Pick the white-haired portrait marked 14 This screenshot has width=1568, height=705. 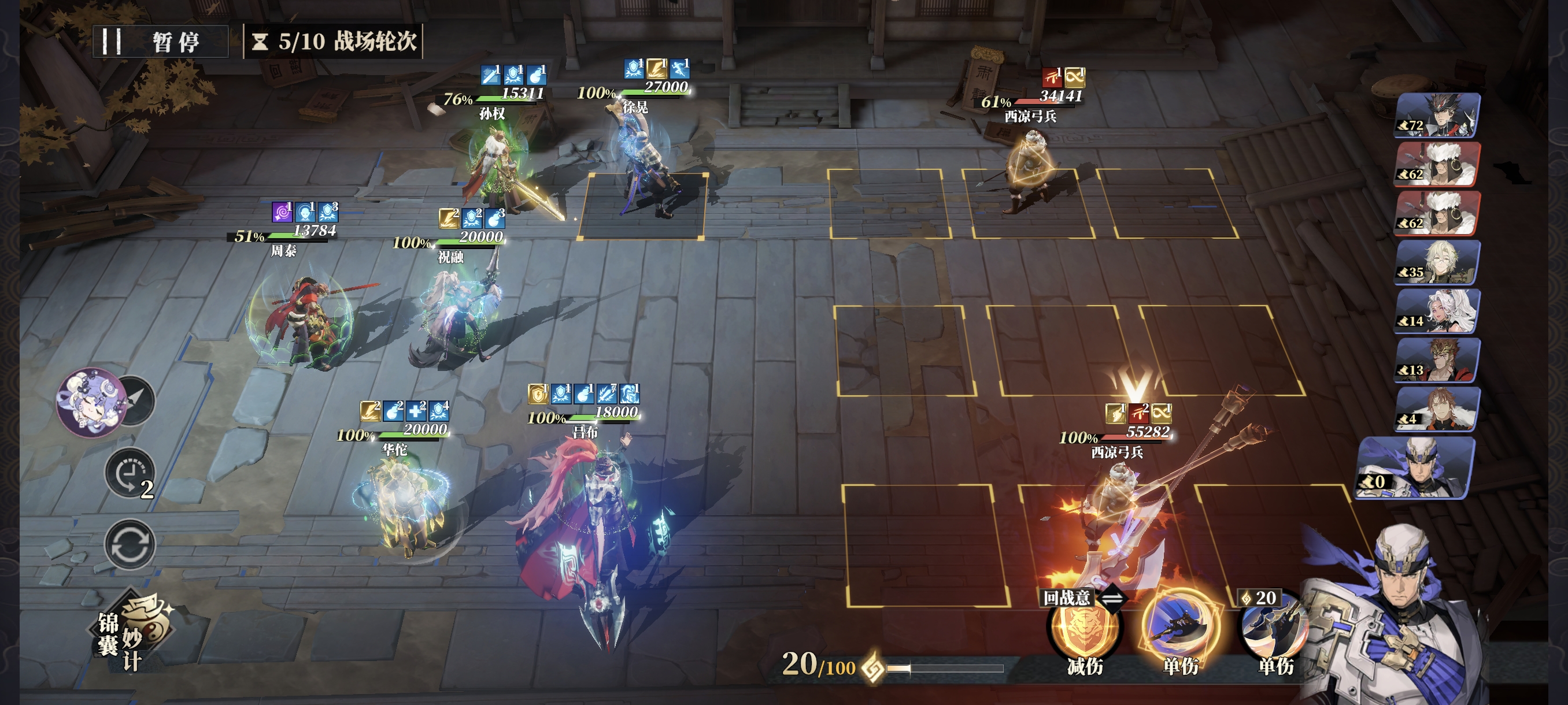1437,311
